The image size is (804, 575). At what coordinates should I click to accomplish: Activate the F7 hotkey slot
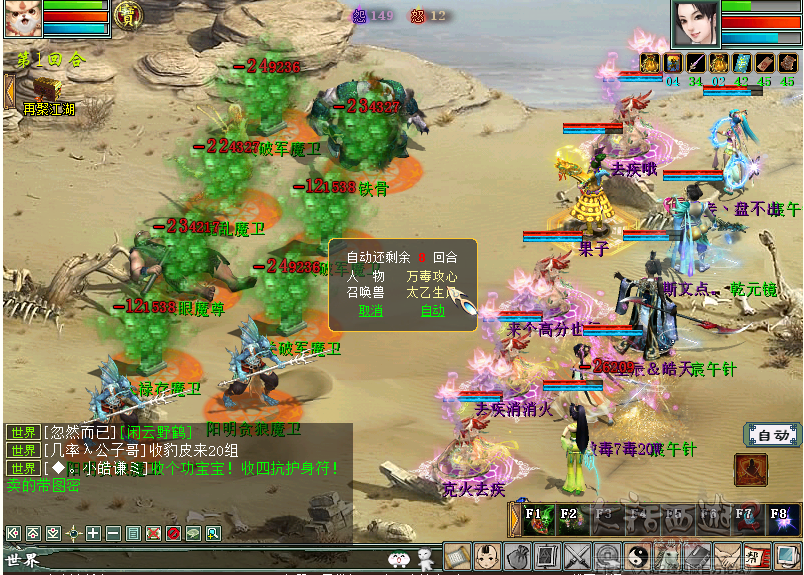point(746,519)
